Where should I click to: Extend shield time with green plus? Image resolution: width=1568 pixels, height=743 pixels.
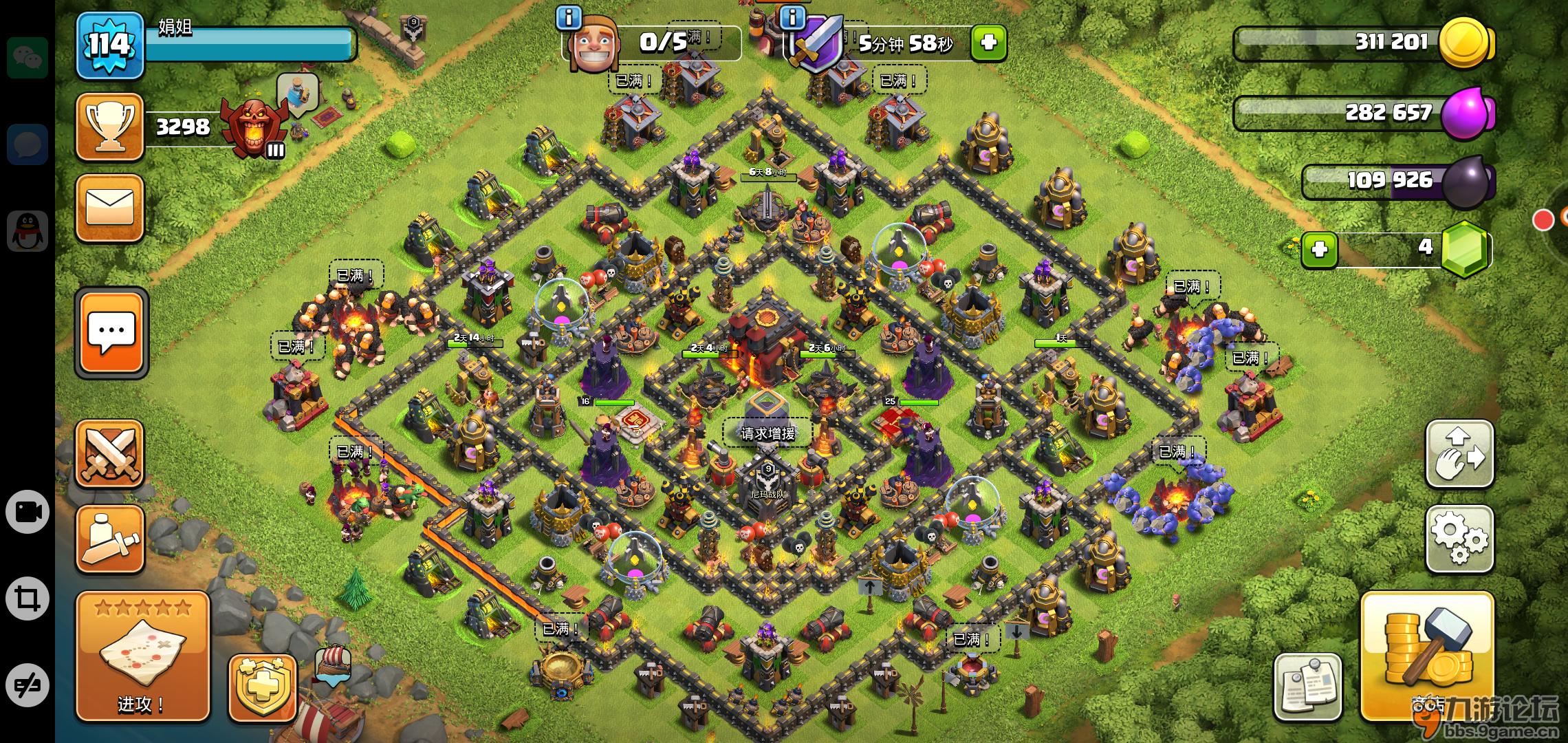pos(988,43)
